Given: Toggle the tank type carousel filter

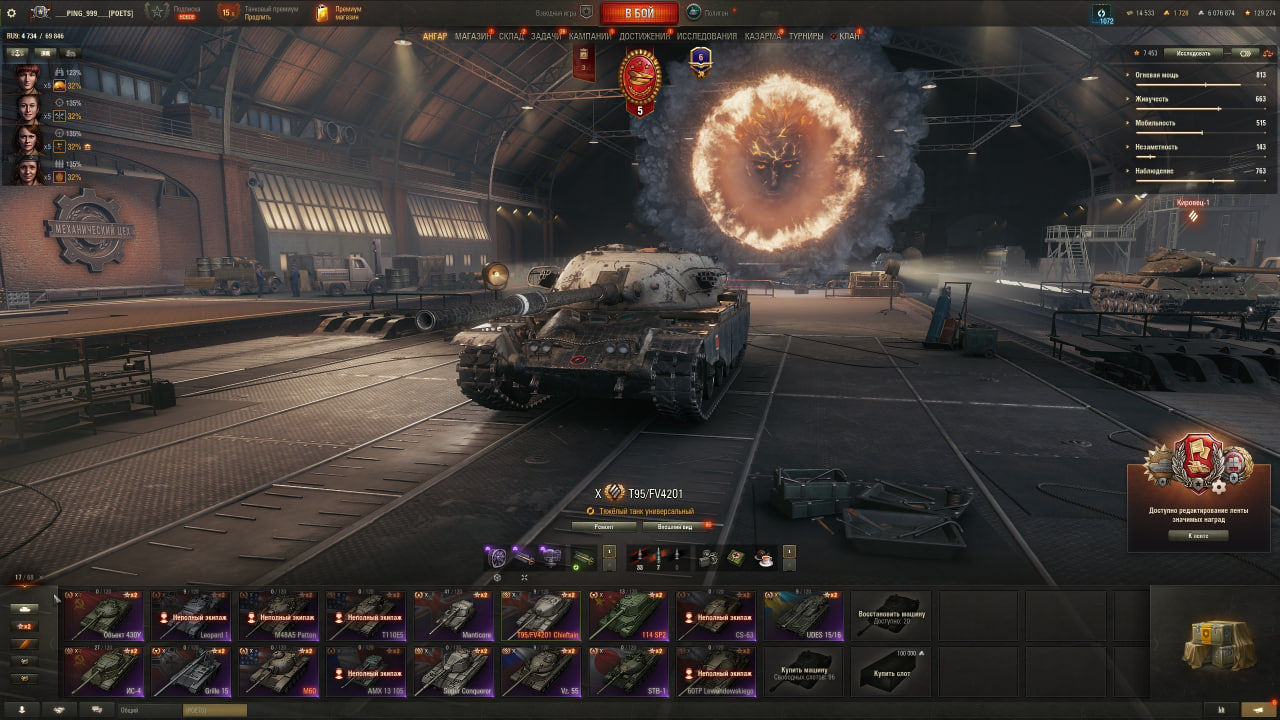Looking at the screenshot, I should 25,608.
